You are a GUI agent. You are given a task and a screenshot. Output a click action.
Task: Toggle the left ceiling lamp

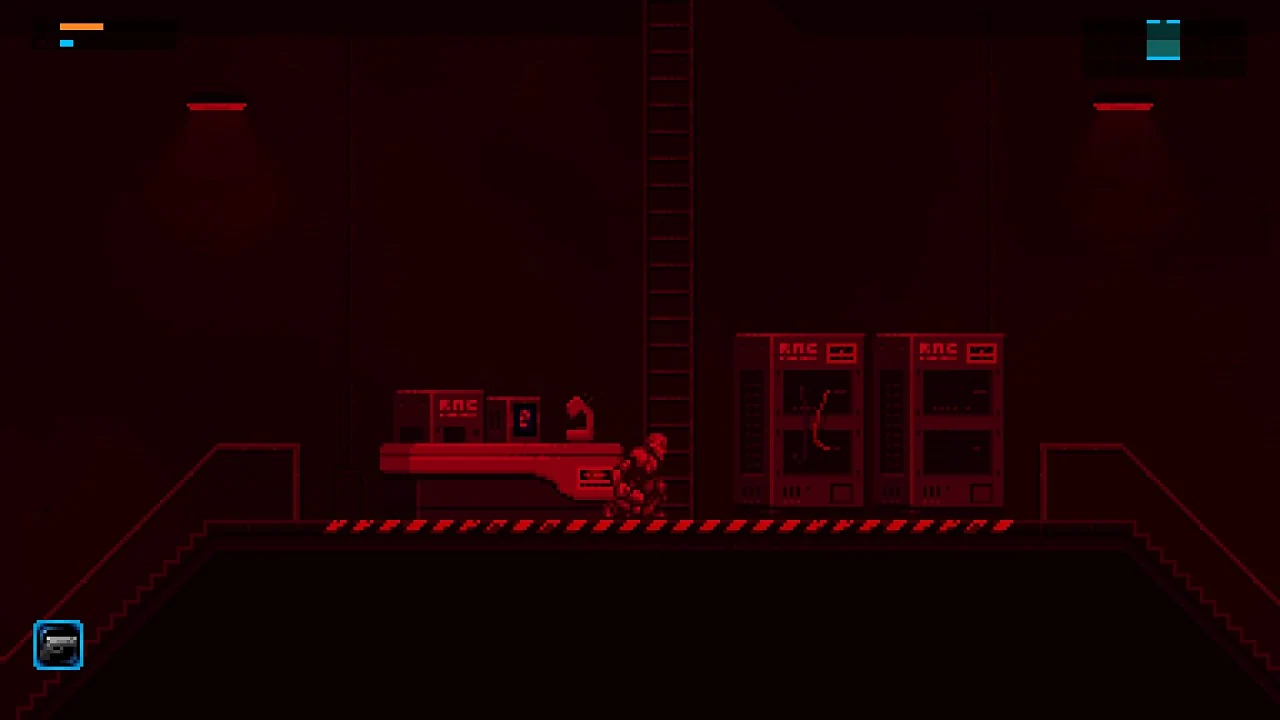click(x=216, y=105)
